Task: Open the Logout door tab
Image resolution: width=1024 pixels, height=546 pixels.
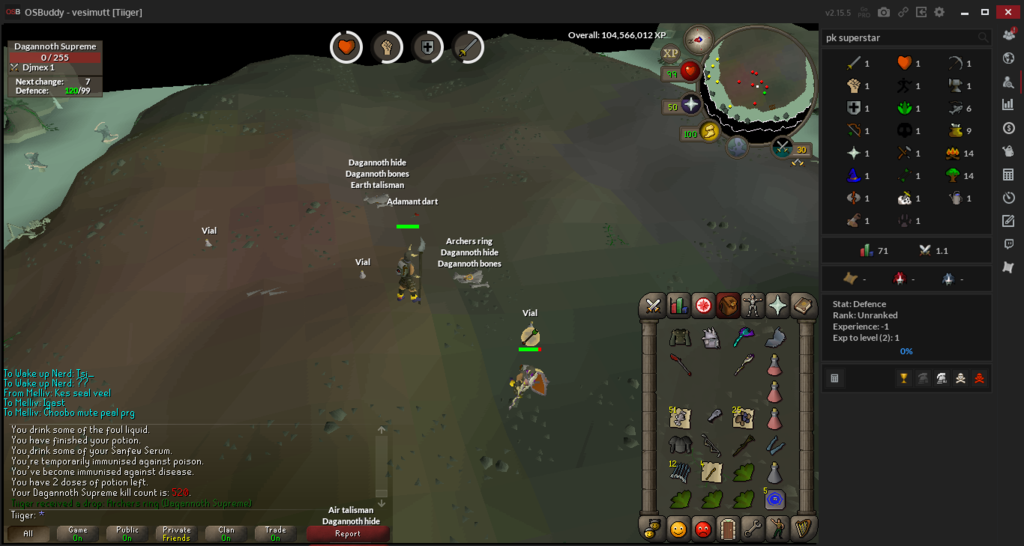Action: coord(728,528)
